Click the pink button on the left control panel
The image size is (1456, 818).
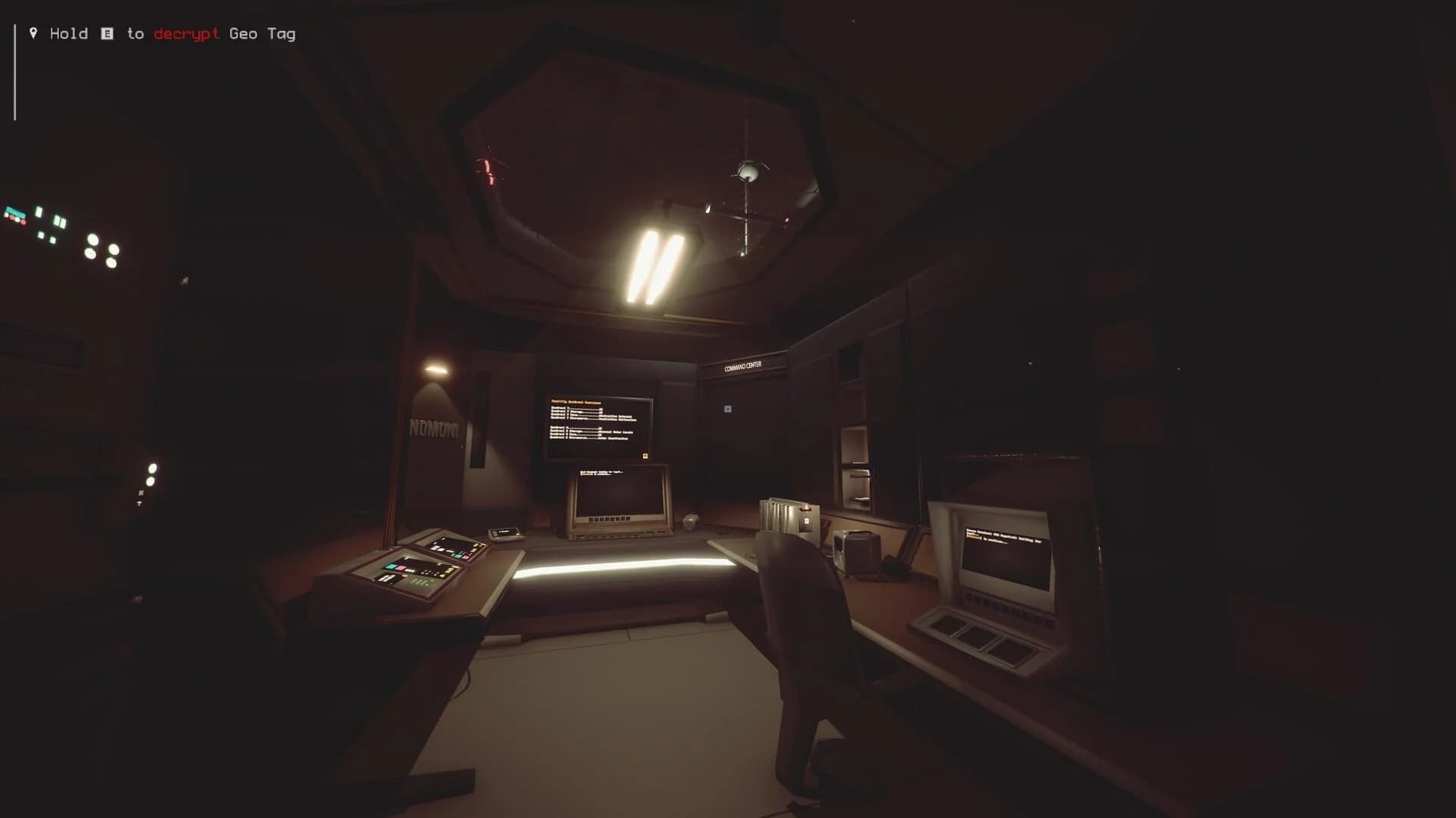coord(400,568)
